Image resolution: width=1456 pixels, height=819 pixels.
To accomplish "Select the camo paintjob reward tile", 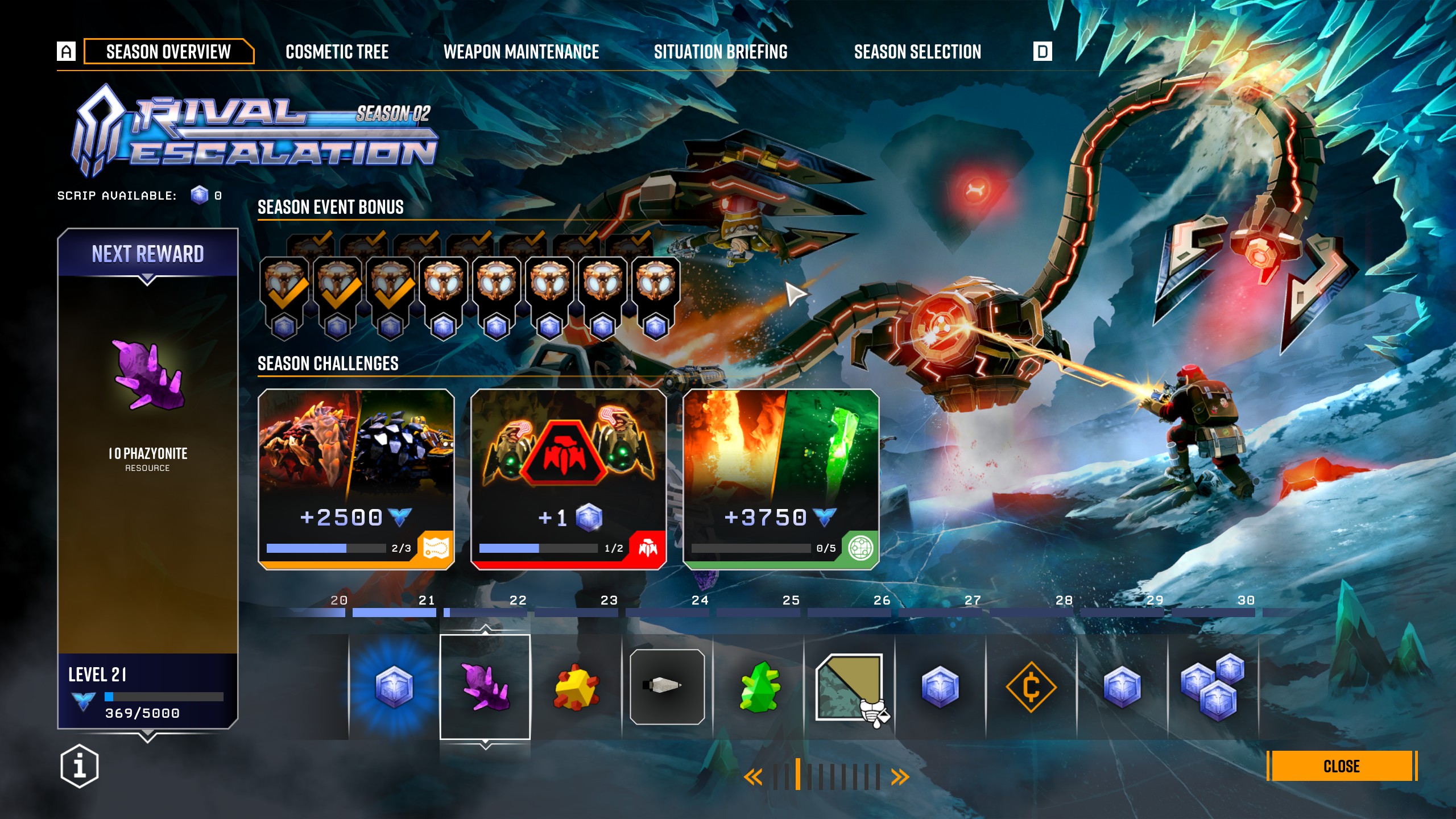I will 849,687.
